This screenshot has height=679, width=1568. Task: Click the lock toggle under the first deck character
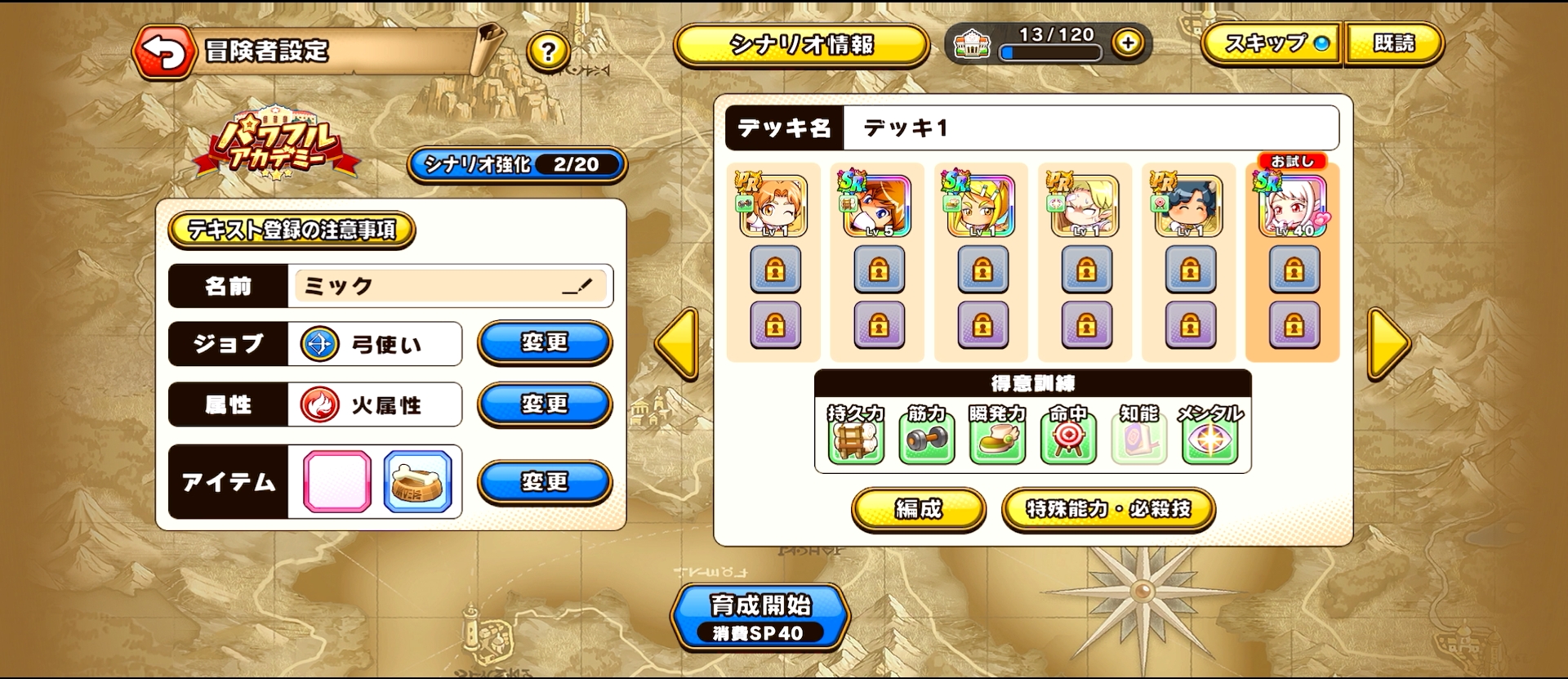tap(775, 270)
